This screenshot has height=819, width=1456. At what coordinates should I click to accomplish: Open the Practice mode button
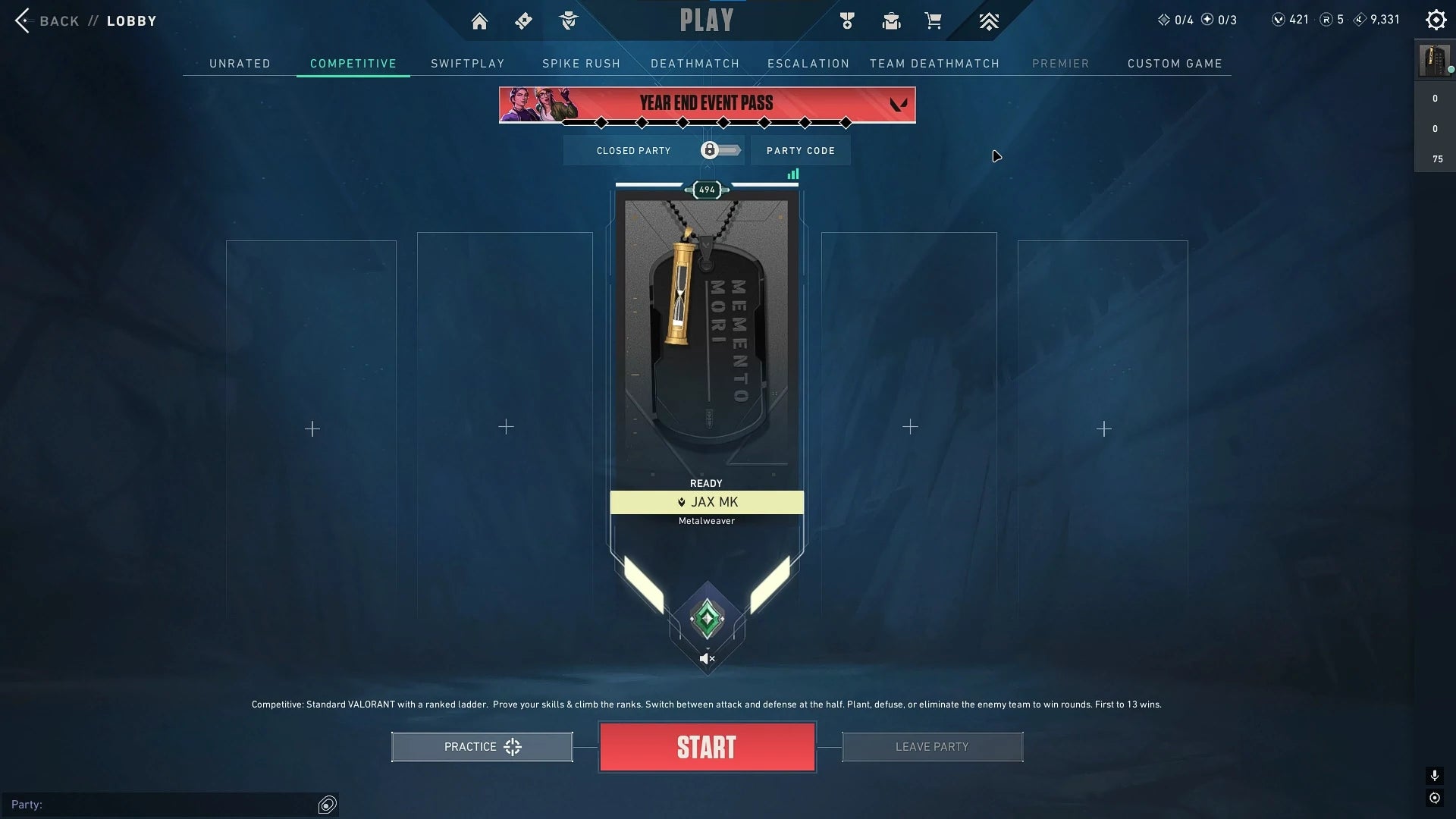482,746
